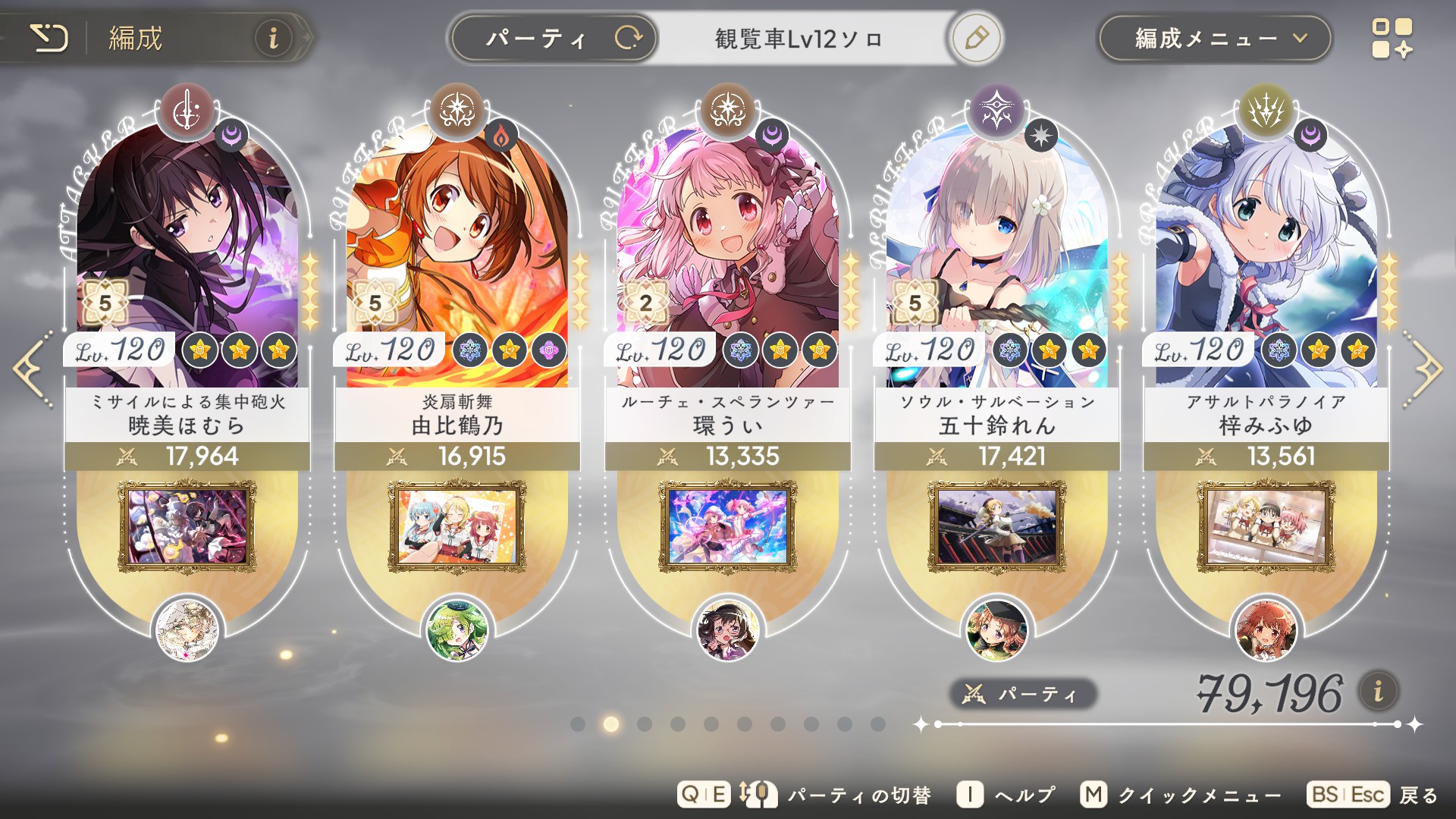The height and width of the screenshot is (819, 1456).
Task: Open the framed portrait under 暁美ほむら
Action: (x=187, y=526)
